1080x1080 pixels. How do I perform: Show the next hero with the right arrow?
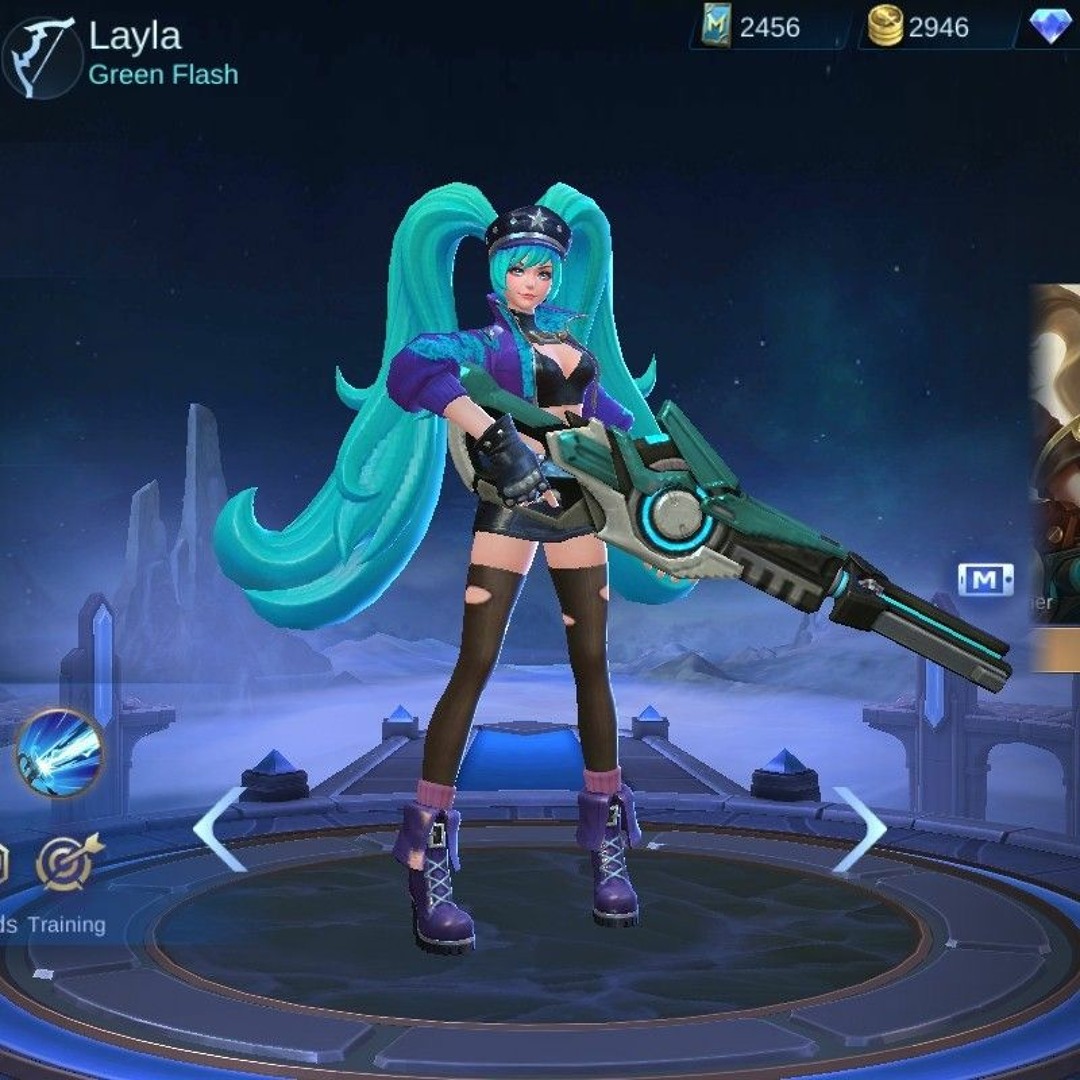pos(859,829)
